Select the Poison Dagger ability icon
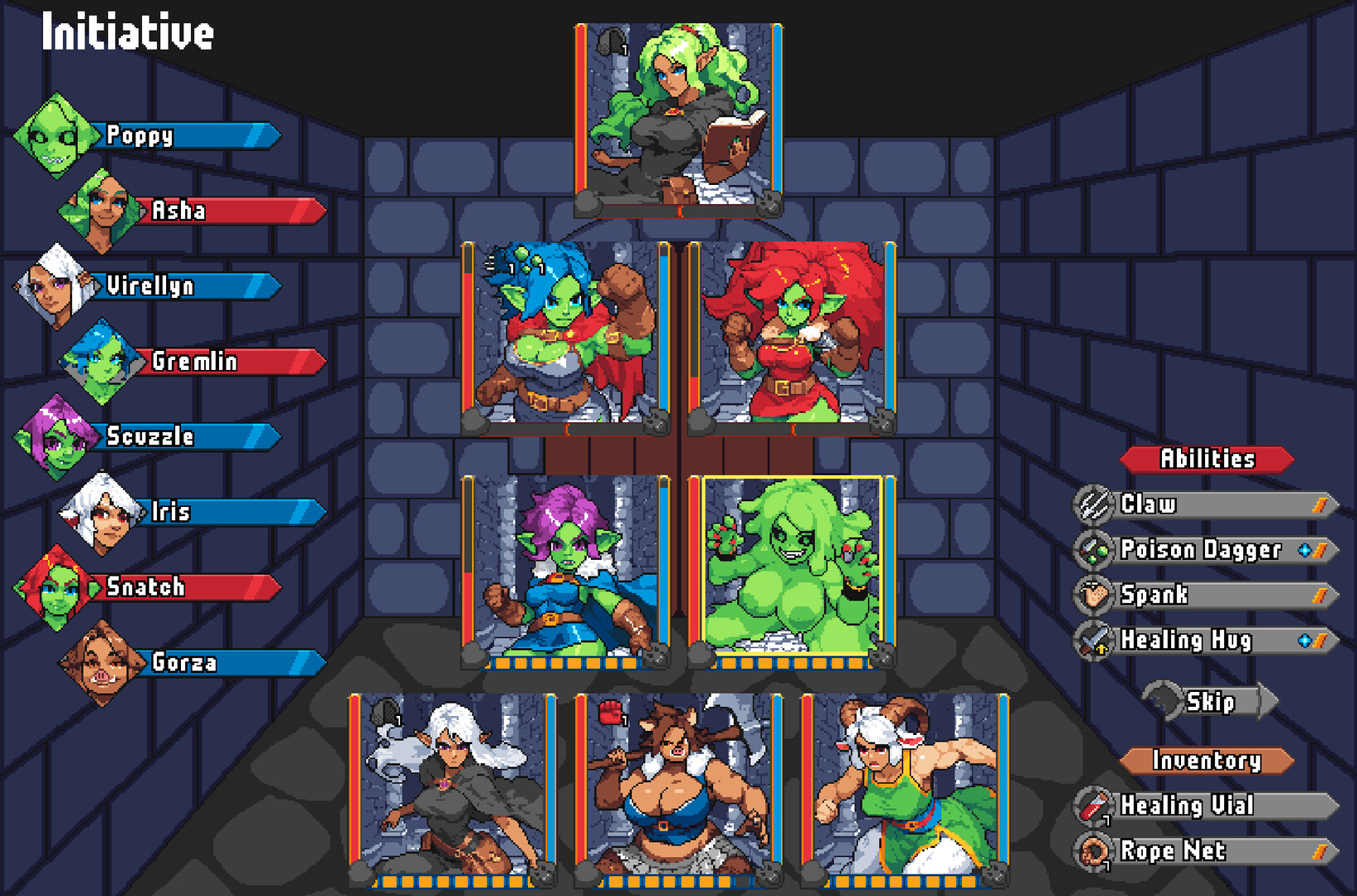This screenshot has height=896, width=1357. coord(1094,549)
